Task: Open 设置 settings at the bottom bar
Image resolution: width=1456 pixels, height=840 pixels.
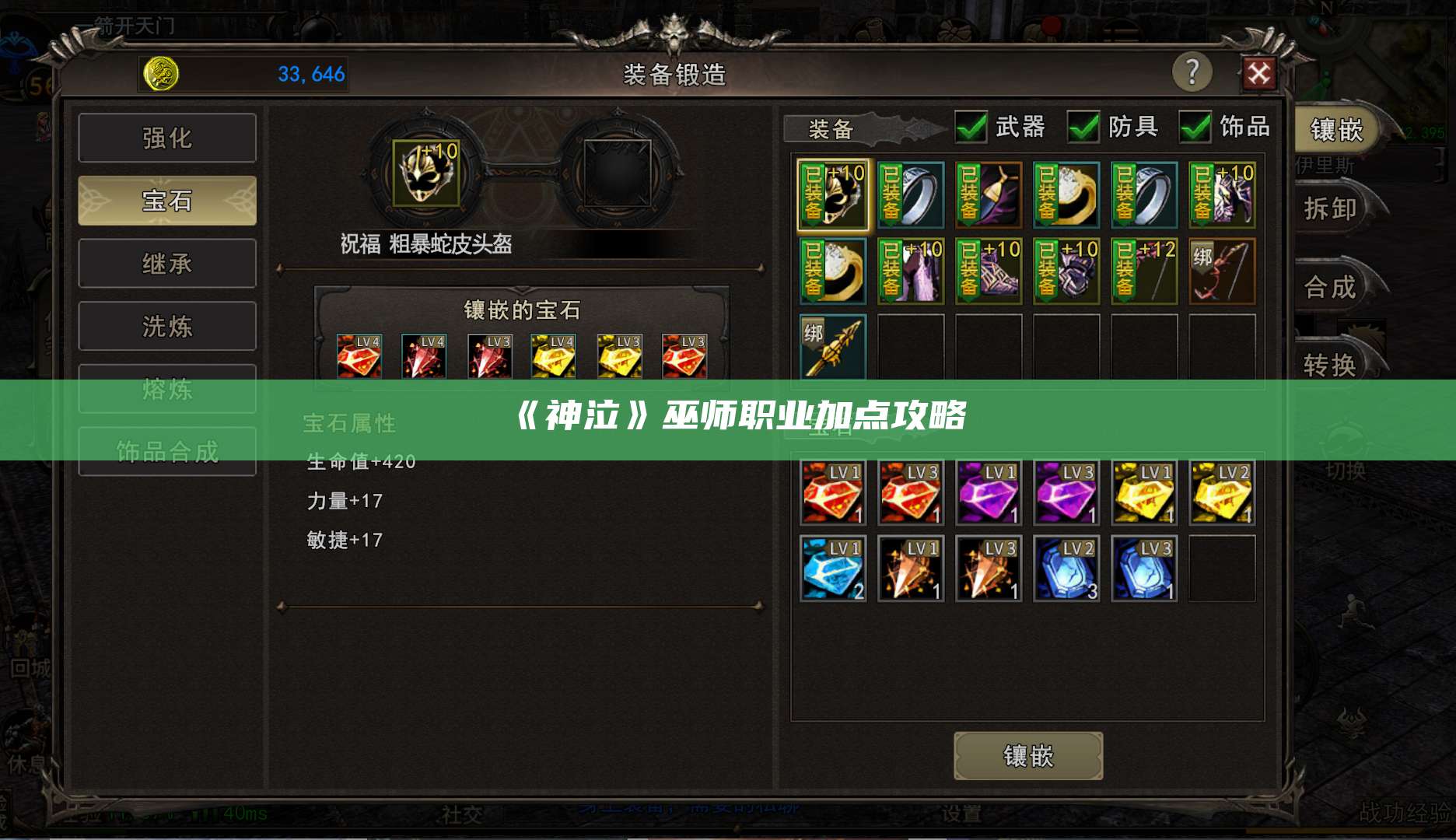Action: coord(963,814)
